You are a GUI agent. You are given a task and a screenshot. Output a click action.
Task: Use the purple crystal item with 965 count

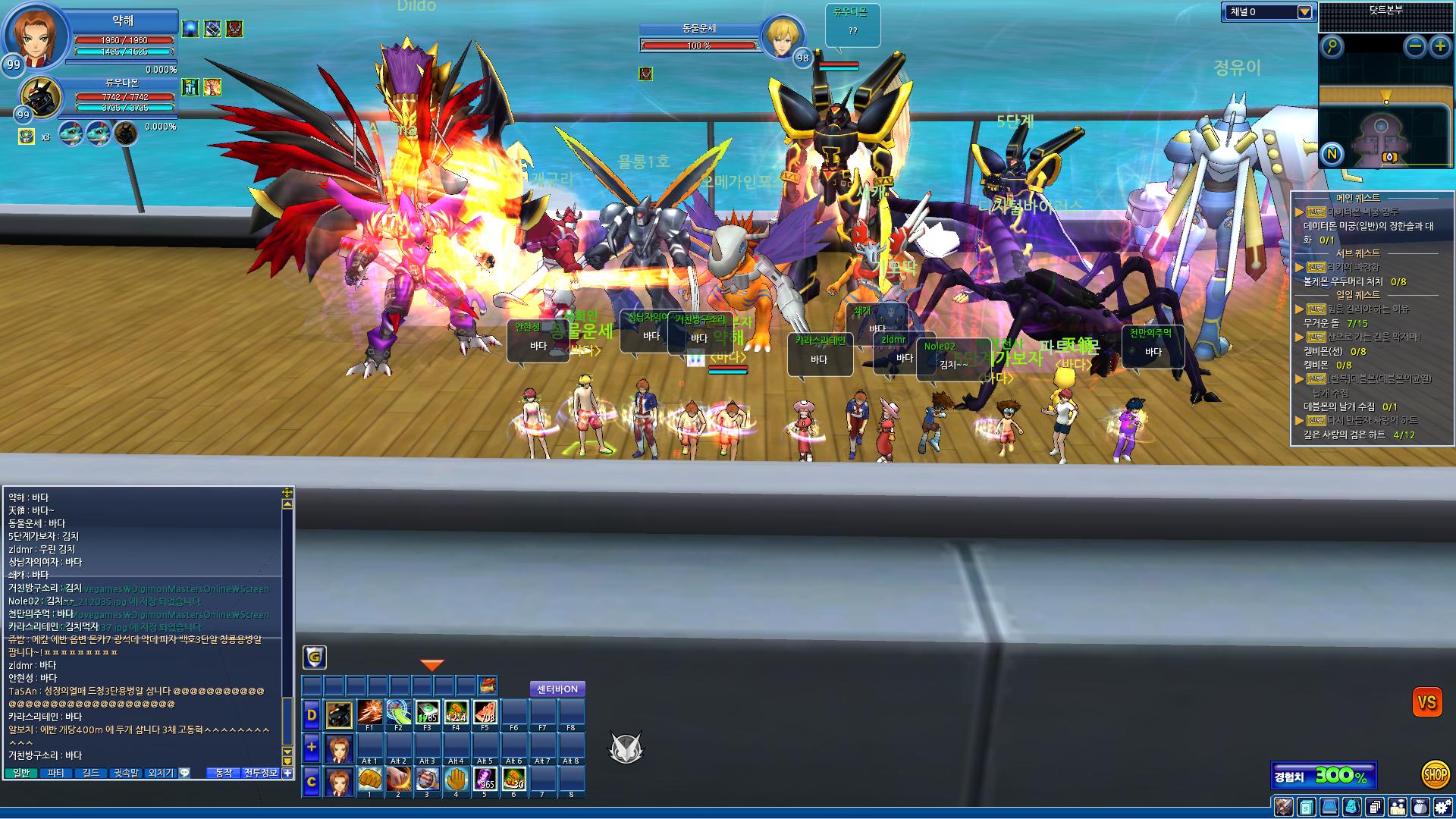pyautogui.click(x=485, y=779)
